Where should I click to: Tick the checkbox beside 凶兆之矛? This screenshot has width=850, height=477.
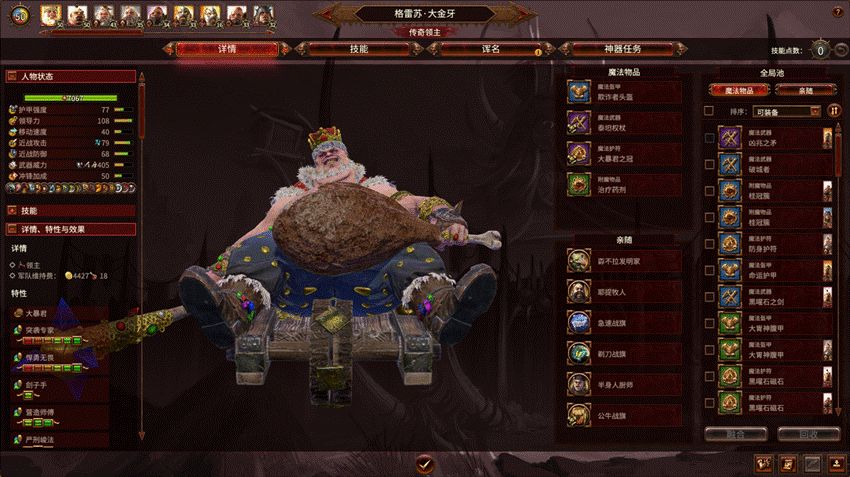coord(709,138)
